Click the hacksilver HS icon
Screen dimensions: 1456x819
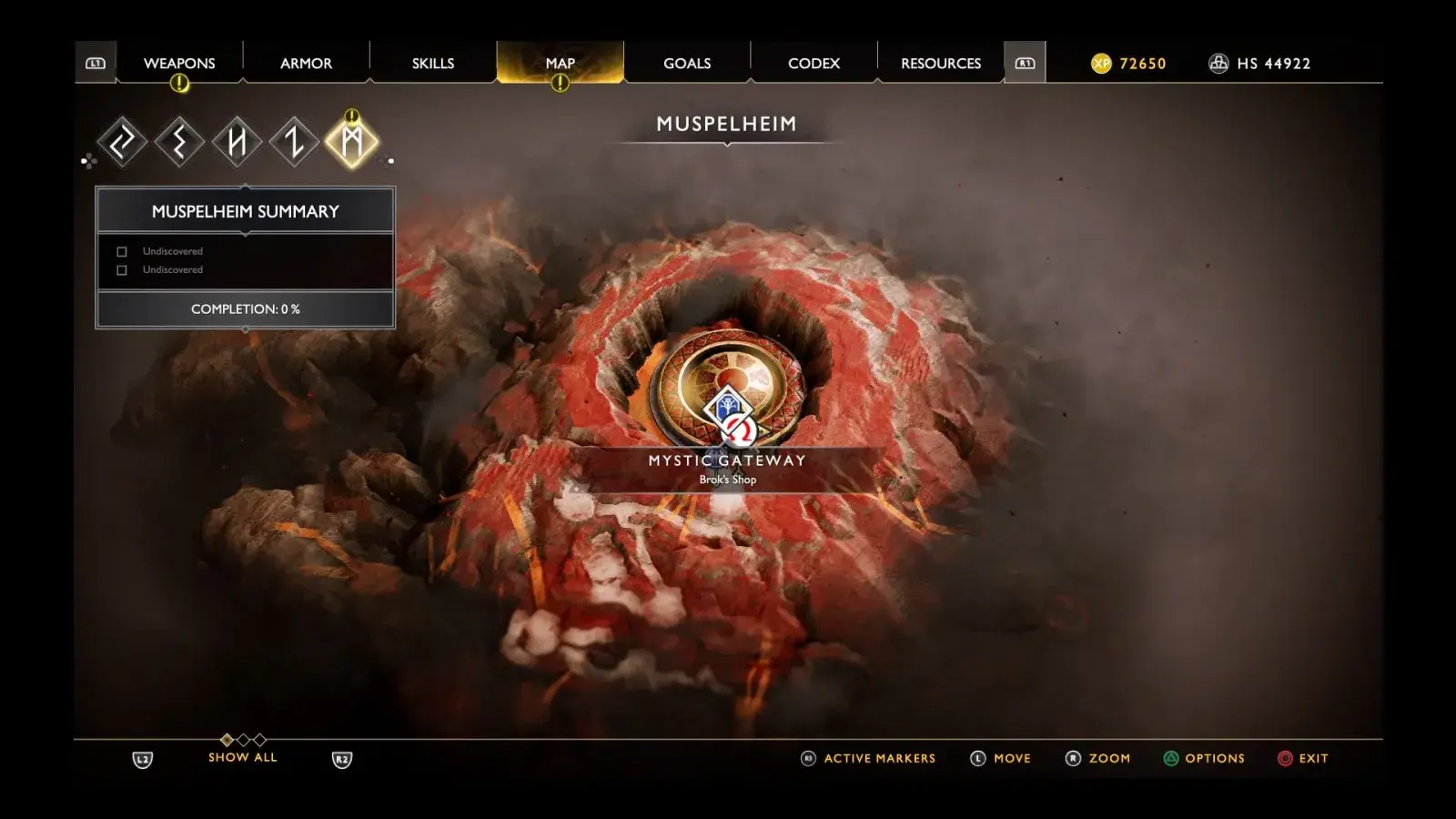(1217, 63)
